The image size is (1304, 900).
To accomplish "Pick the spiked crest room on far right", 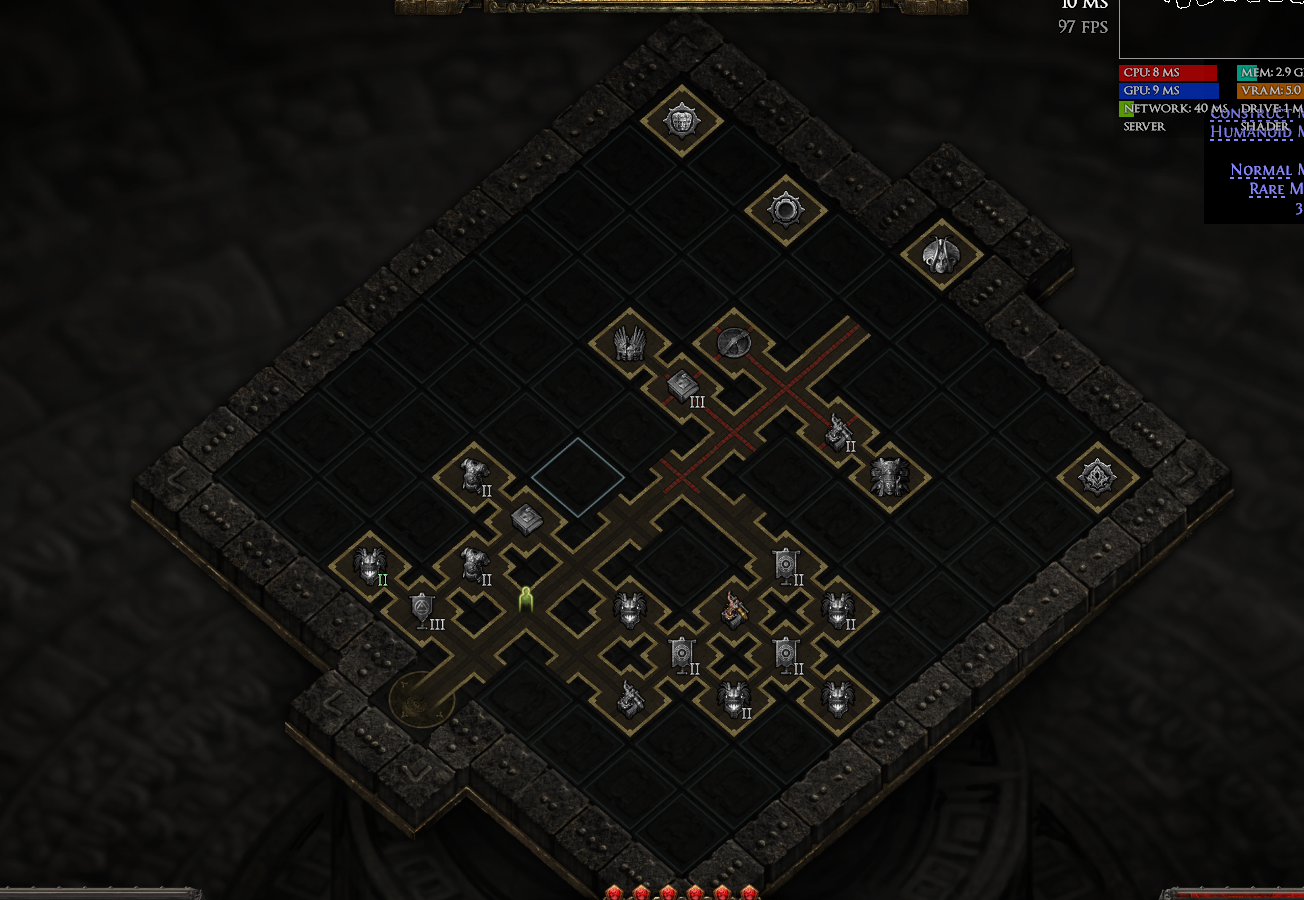I will tap(1097, 477).
